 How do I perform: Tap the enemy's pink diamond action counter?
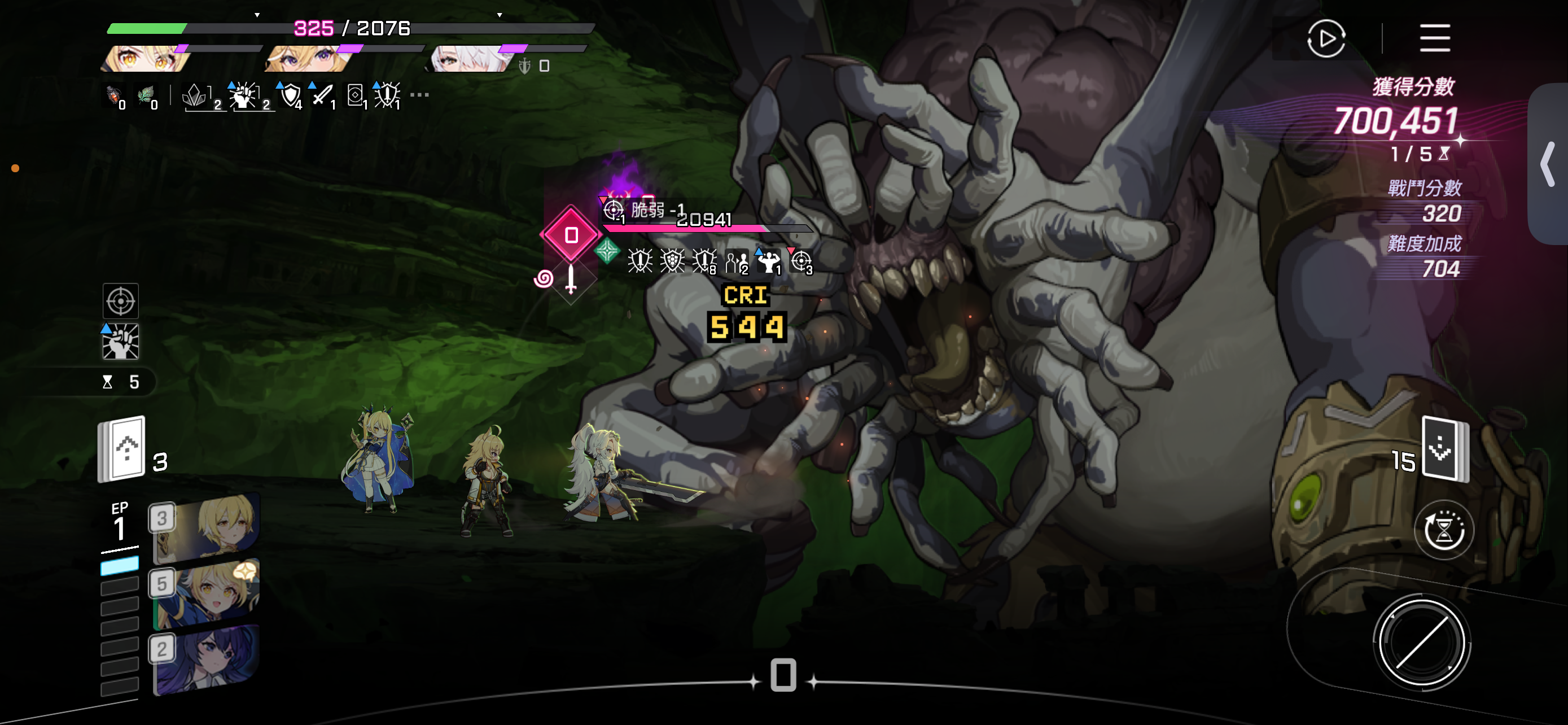click(x=571, y=235)
